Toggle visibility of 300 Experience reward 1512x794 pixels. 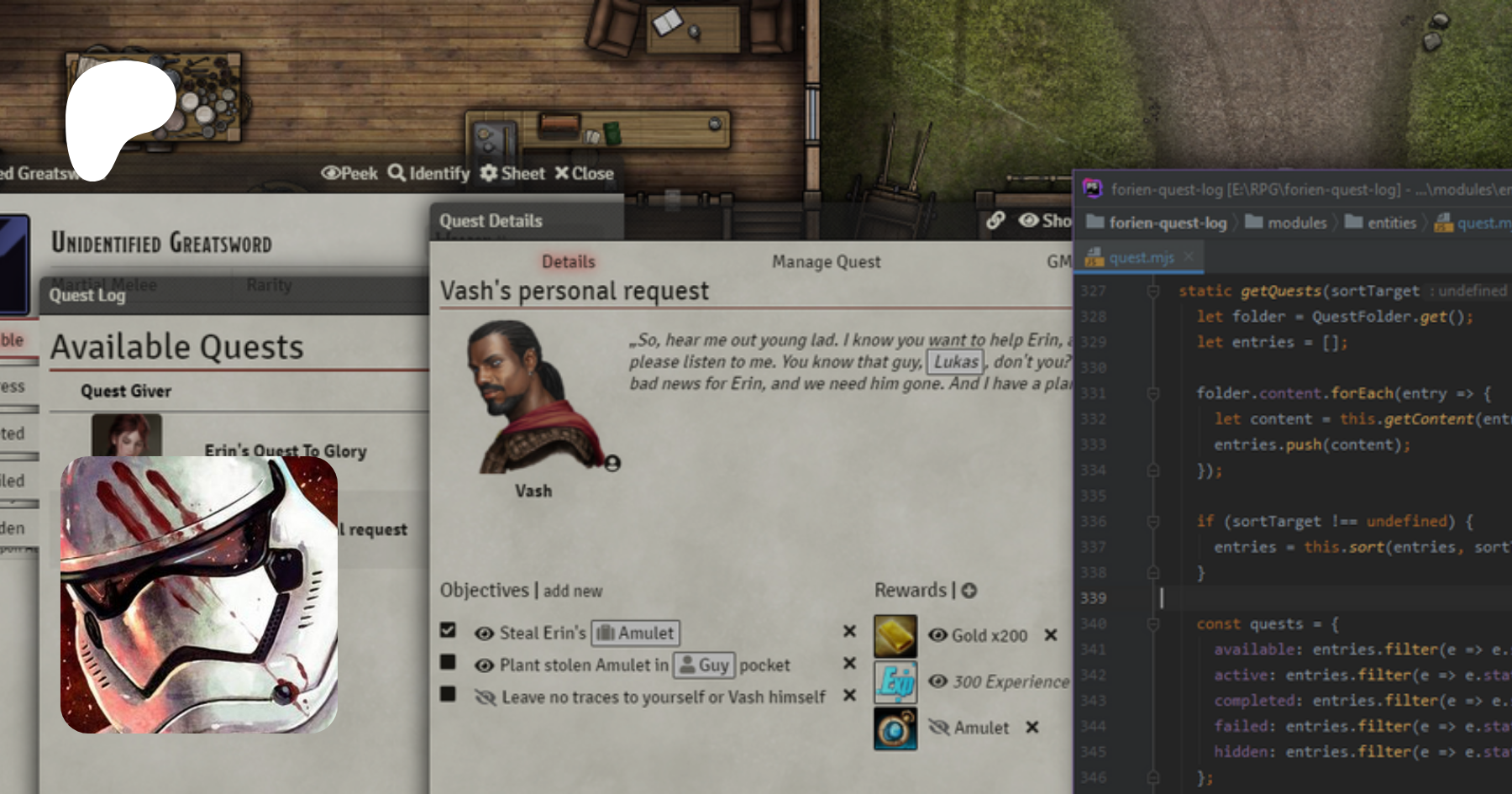937,681
